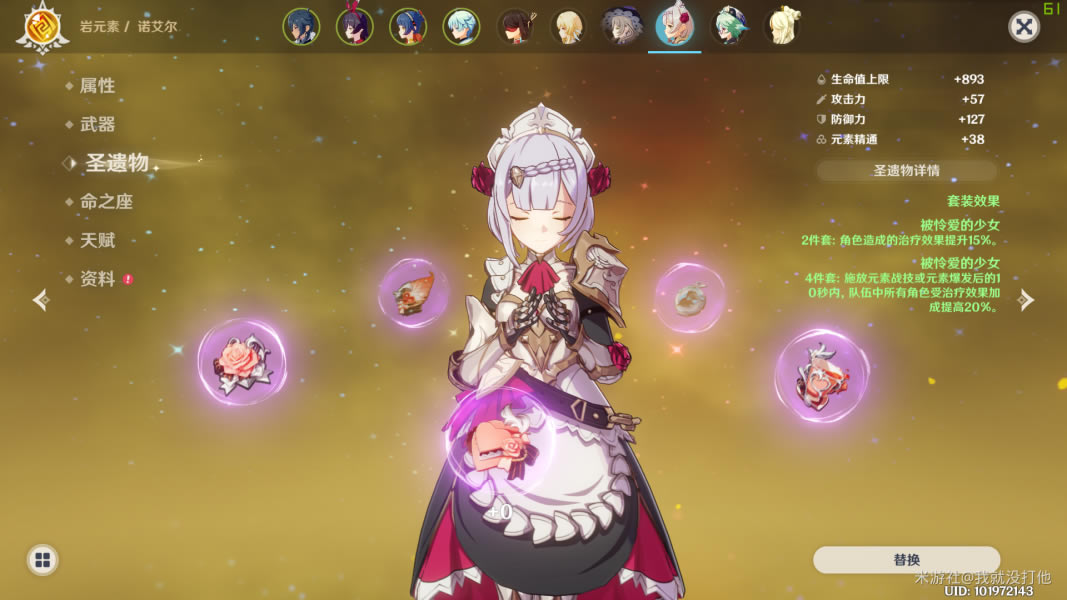Select Kaeya's portrait in the party row
Image resolution: width=1067 pixels, height=600 pixels.
coord(301,27)
